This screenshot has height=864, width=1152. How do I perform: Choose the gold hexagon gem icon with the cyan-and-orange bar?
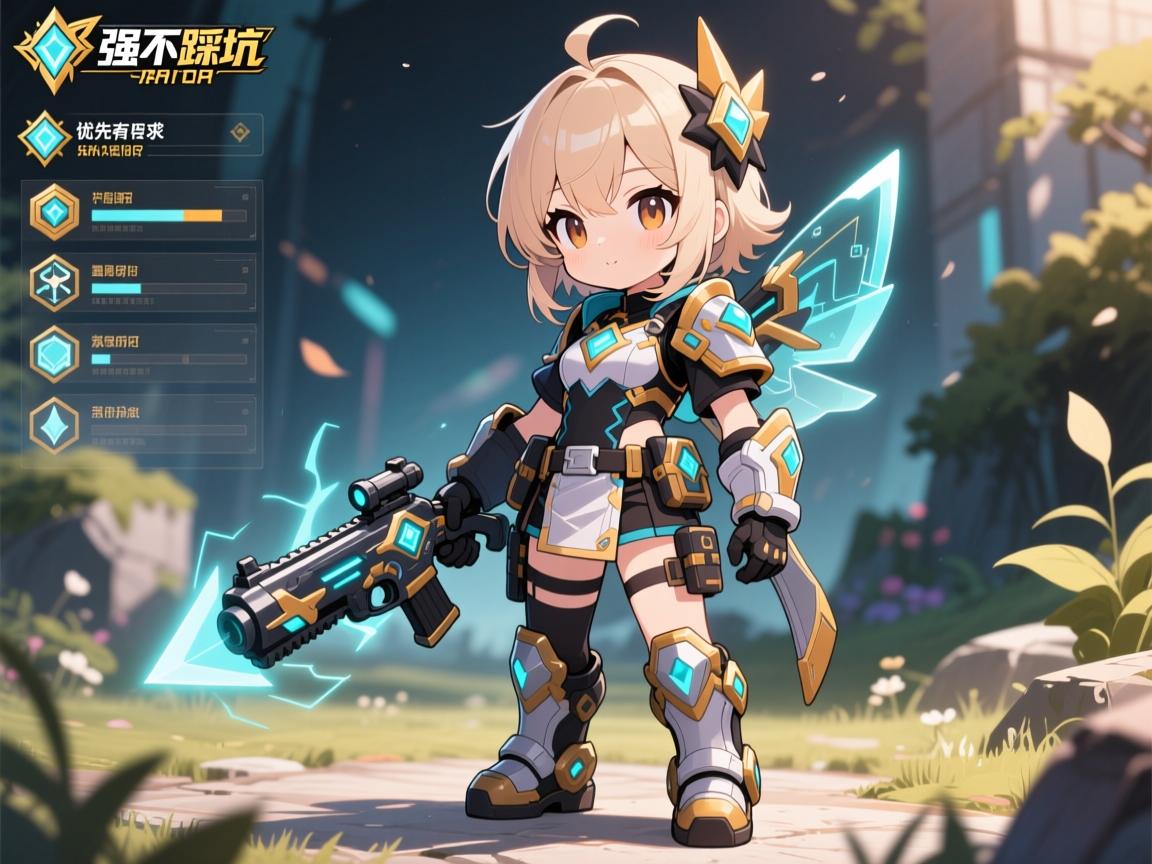pos(54,211)
